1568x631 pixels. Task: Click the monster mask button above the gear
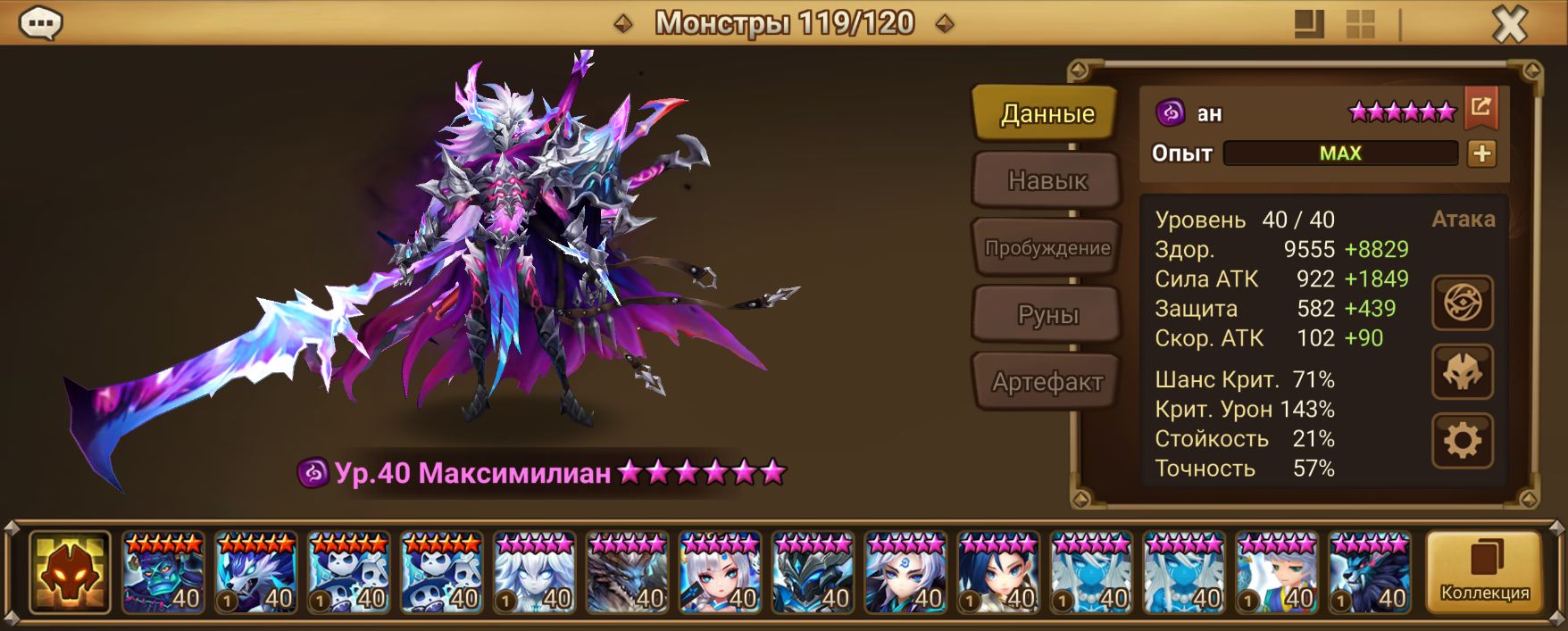click(1462, 371)
